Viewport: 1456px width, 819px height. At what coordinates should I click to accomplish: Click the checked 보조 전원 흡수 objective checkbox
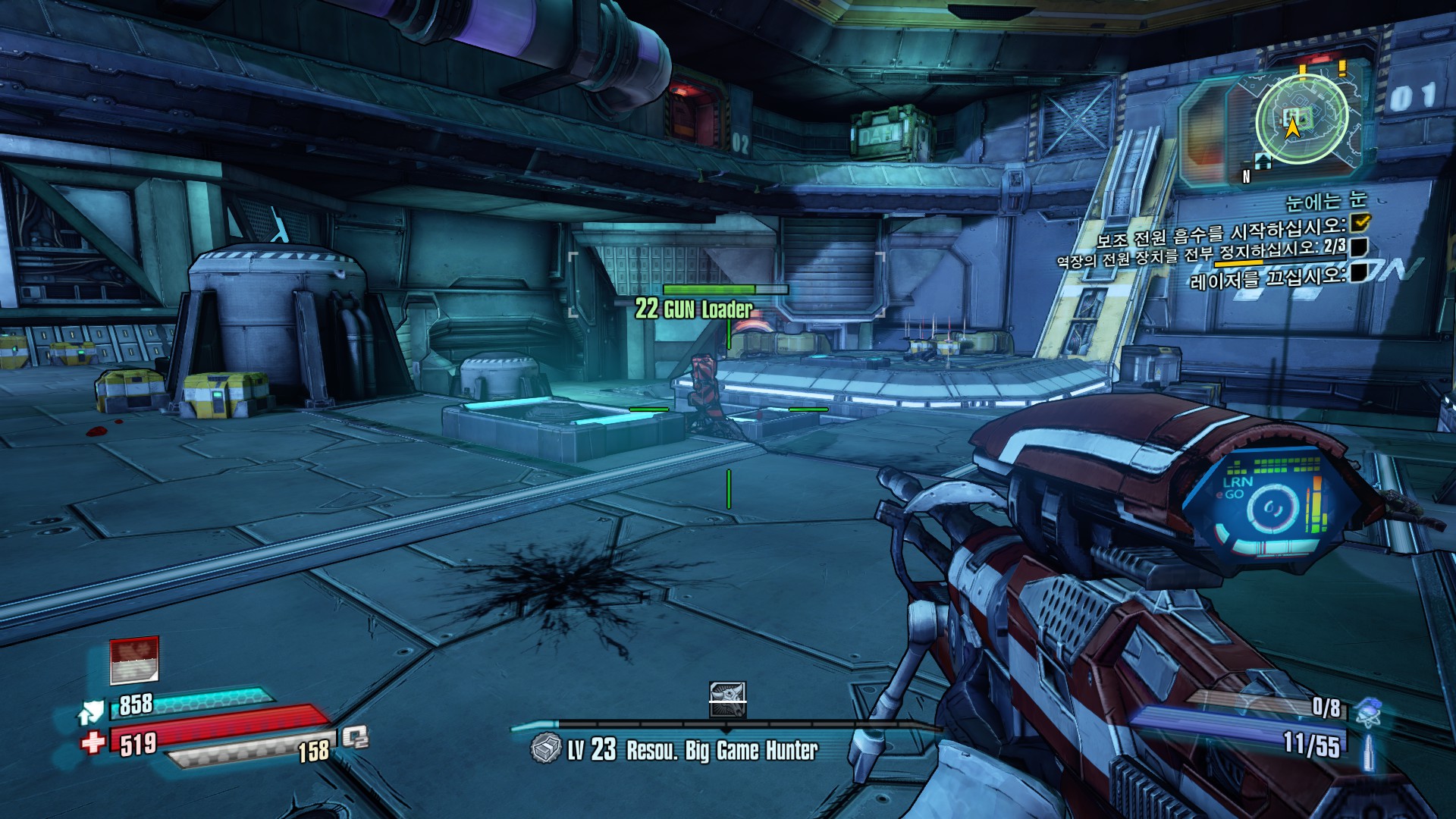pyautogui.click(x=1360, y=221)
